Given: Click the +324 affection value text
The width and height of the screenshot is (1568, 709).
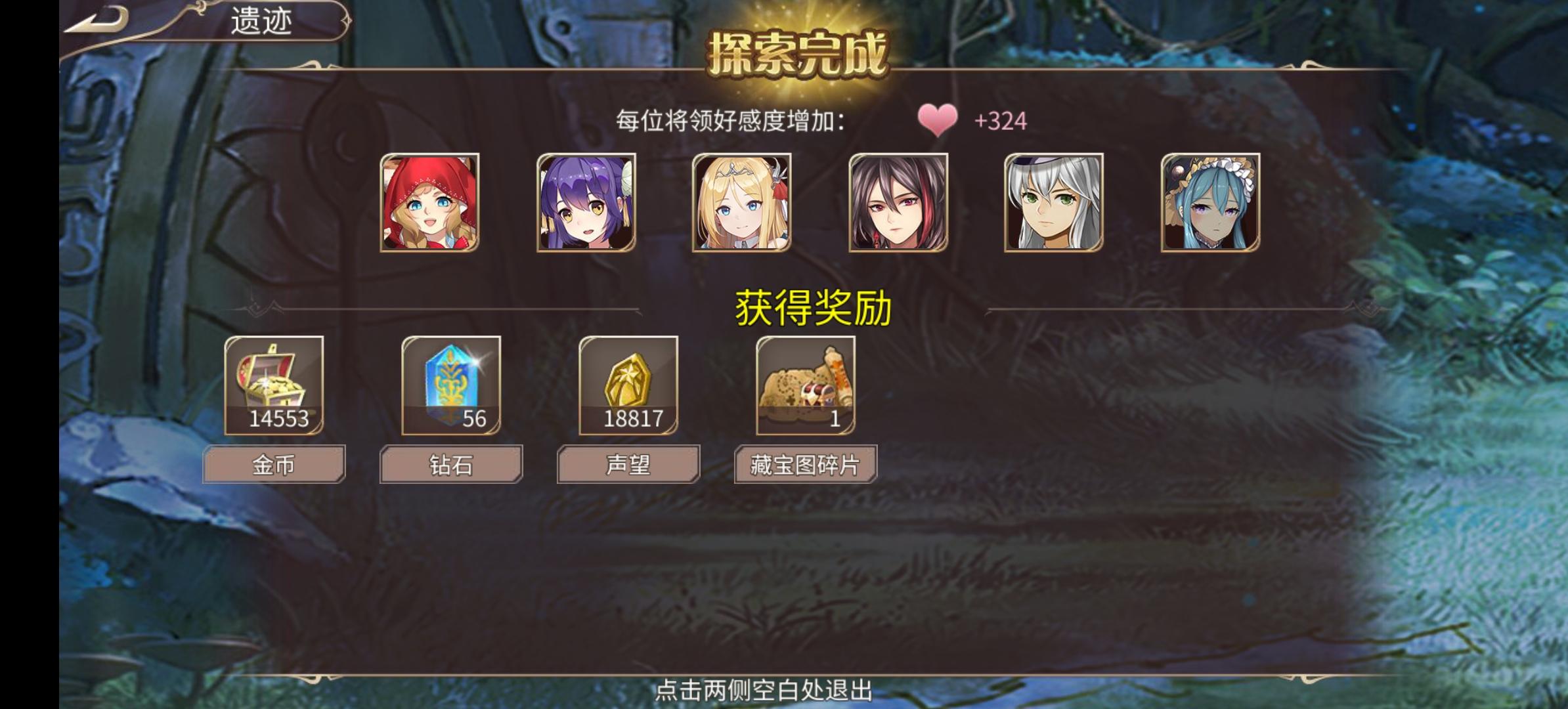Looking at the screenshot, I should [x=1001, y=121].
